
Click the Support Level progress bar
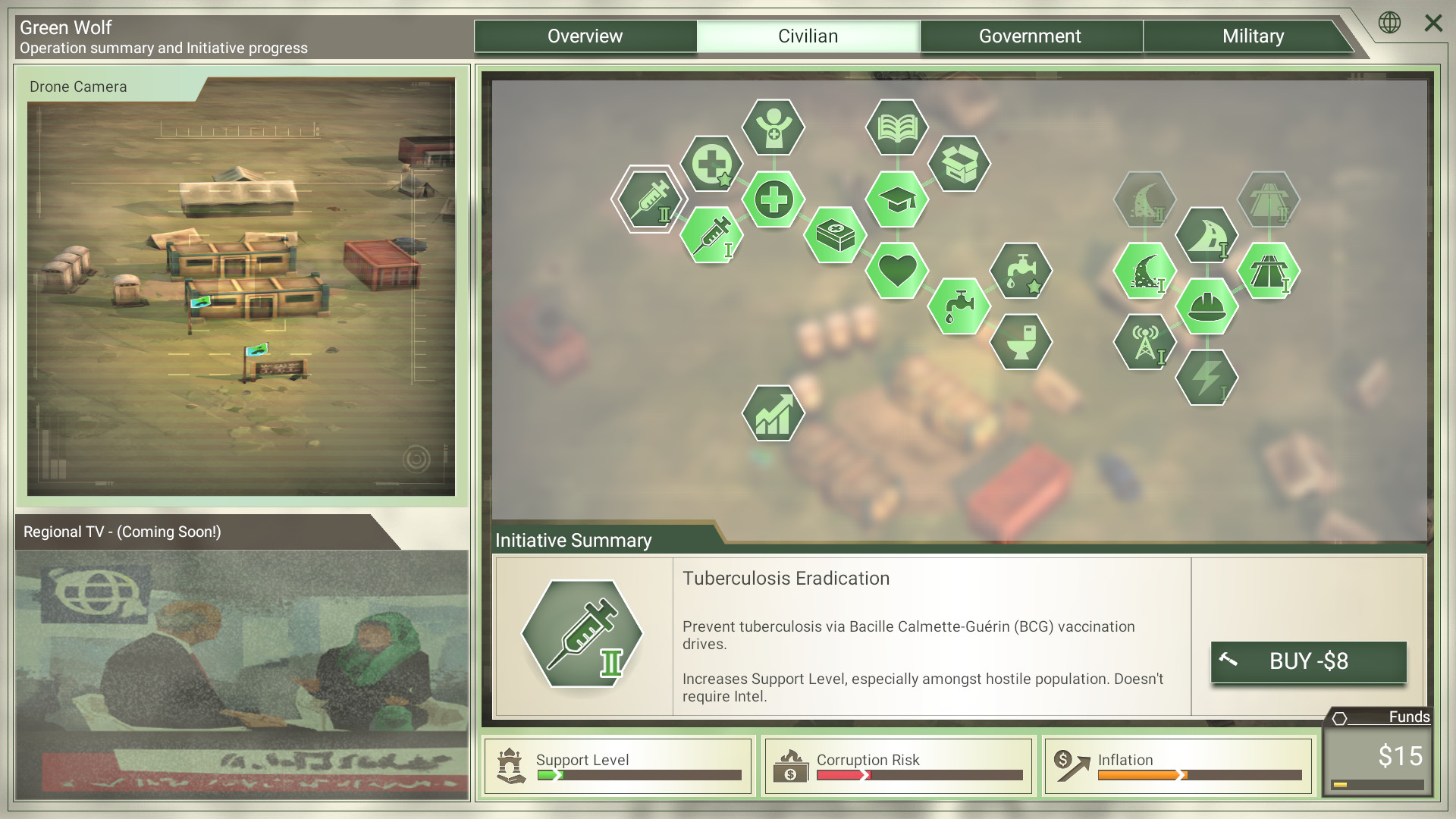click(x=639, y=775)
